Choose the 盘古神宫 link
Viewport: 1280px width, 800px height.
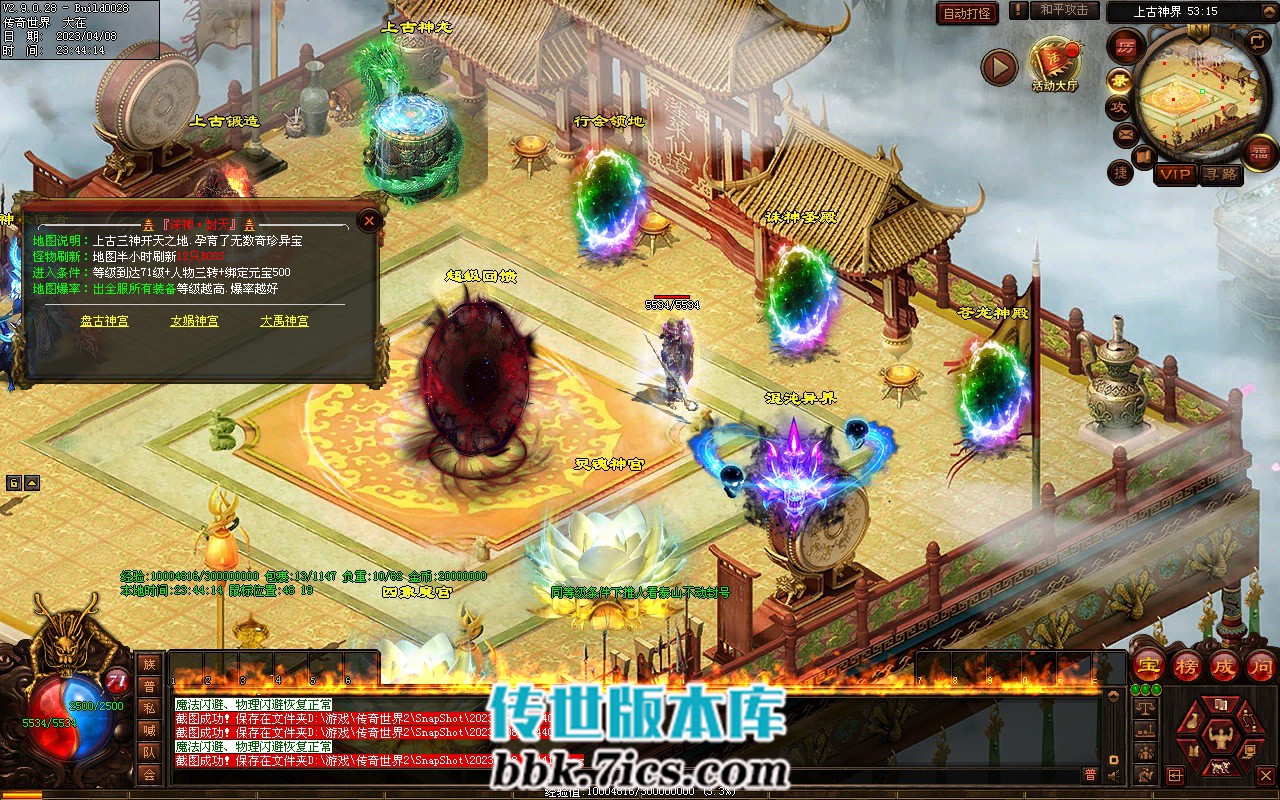click(x=104, y=321)
